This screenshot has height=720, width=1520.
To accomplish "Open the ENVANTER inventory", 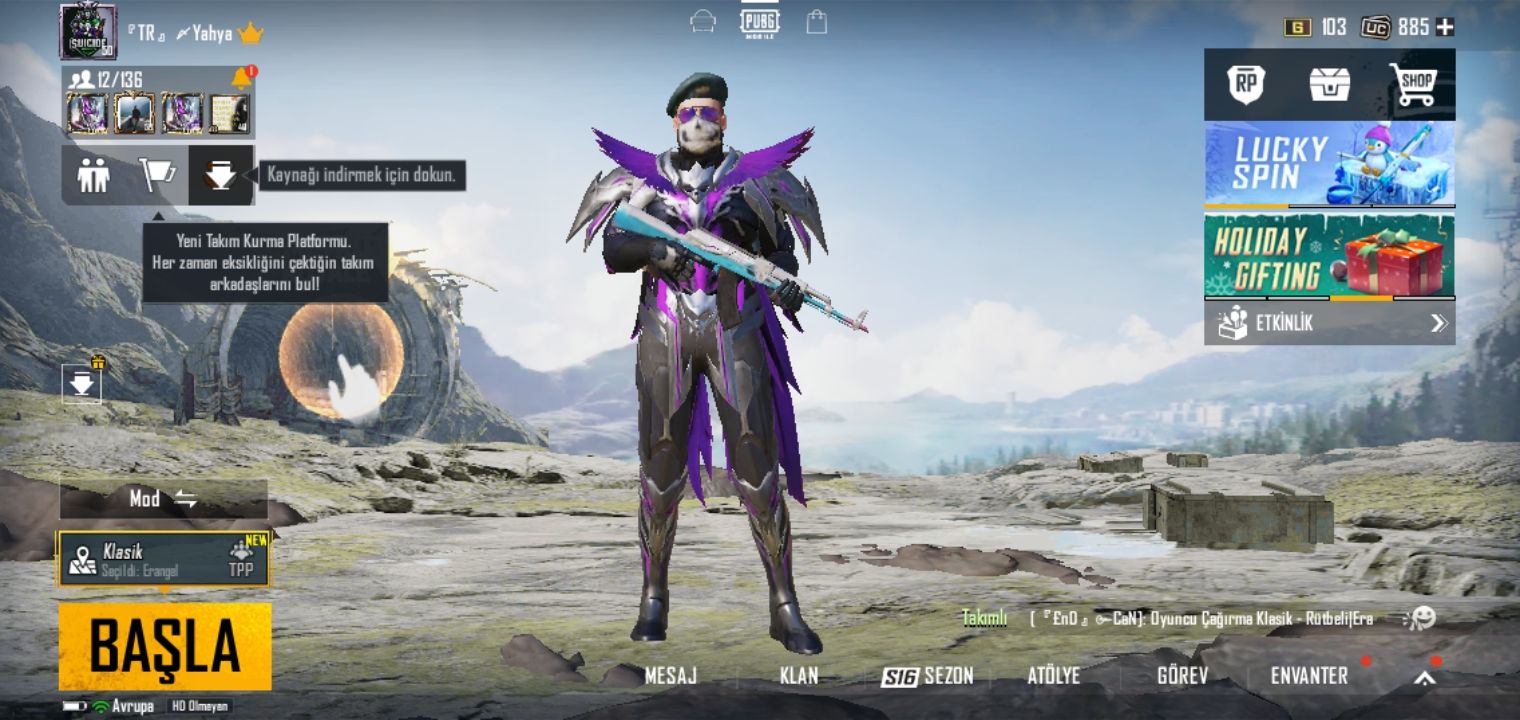I will click(1309, 676).
